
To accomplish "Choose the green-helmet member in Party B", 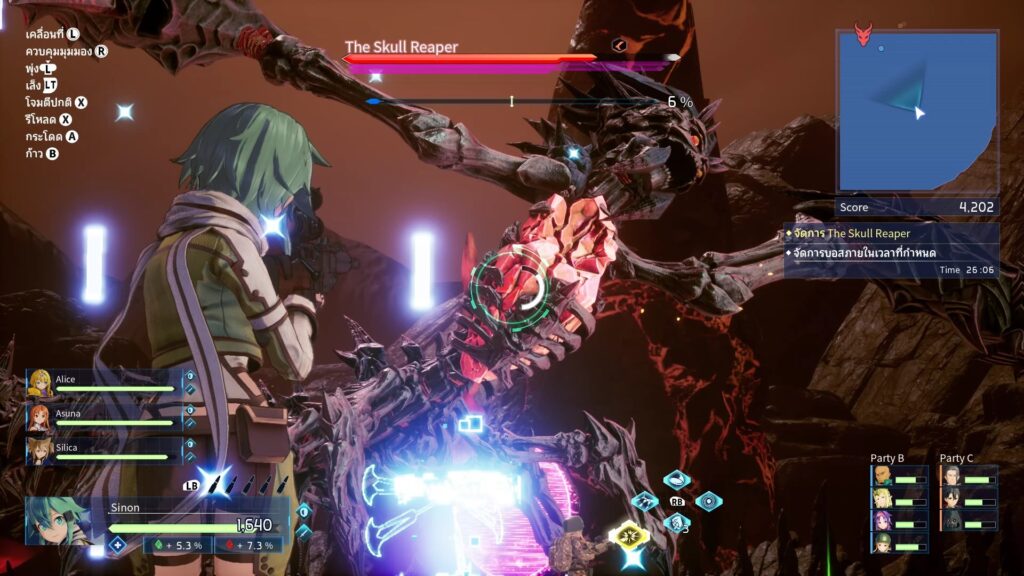I will point(883,542).
